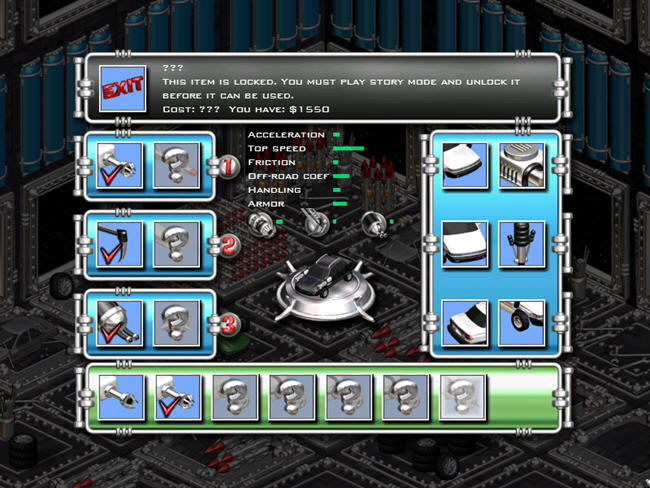Select the checked exhaust booster in slot 3

[x=122, y=323]
